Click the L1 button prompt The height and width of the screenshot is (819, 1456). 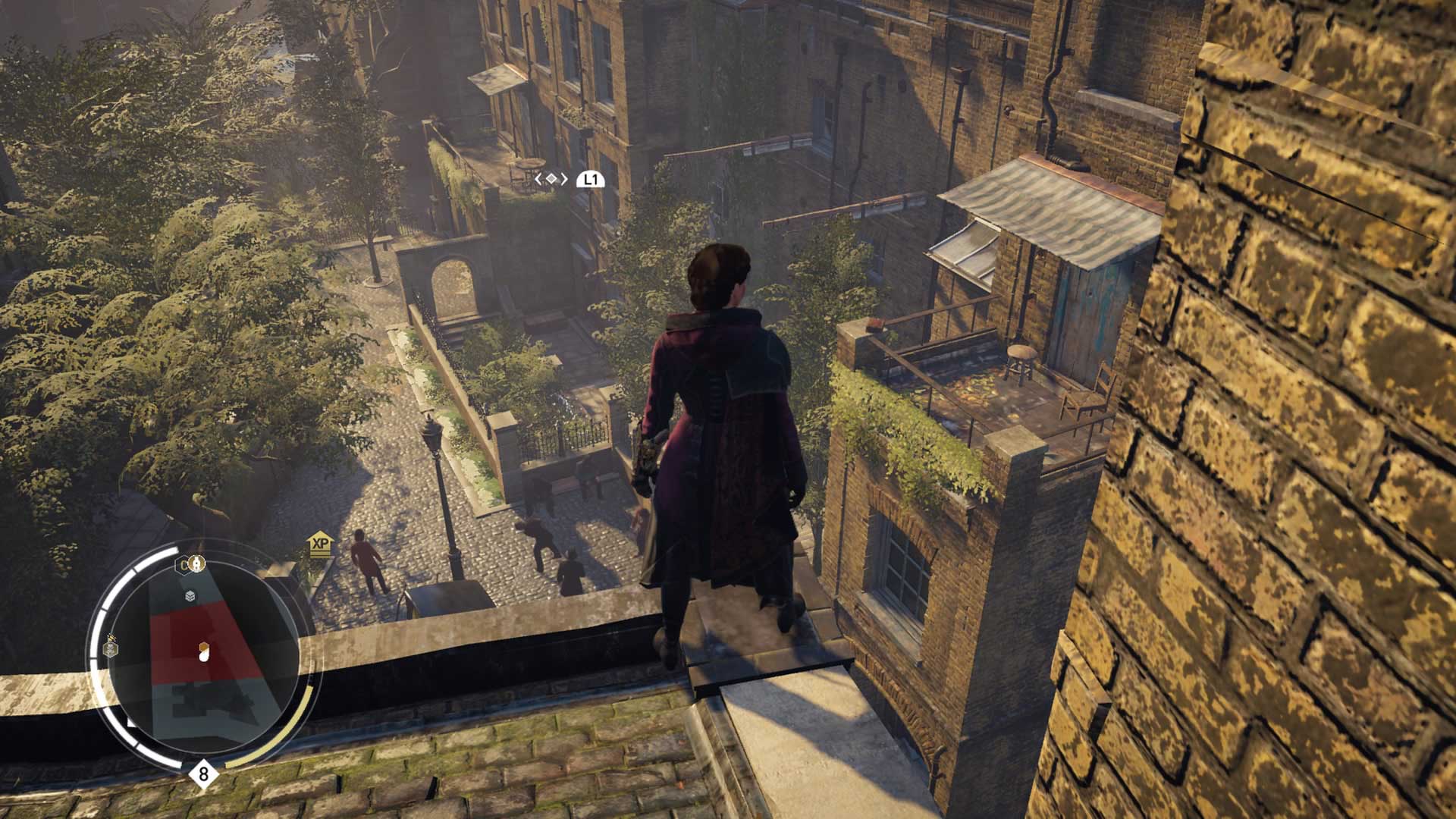[591, 179]
